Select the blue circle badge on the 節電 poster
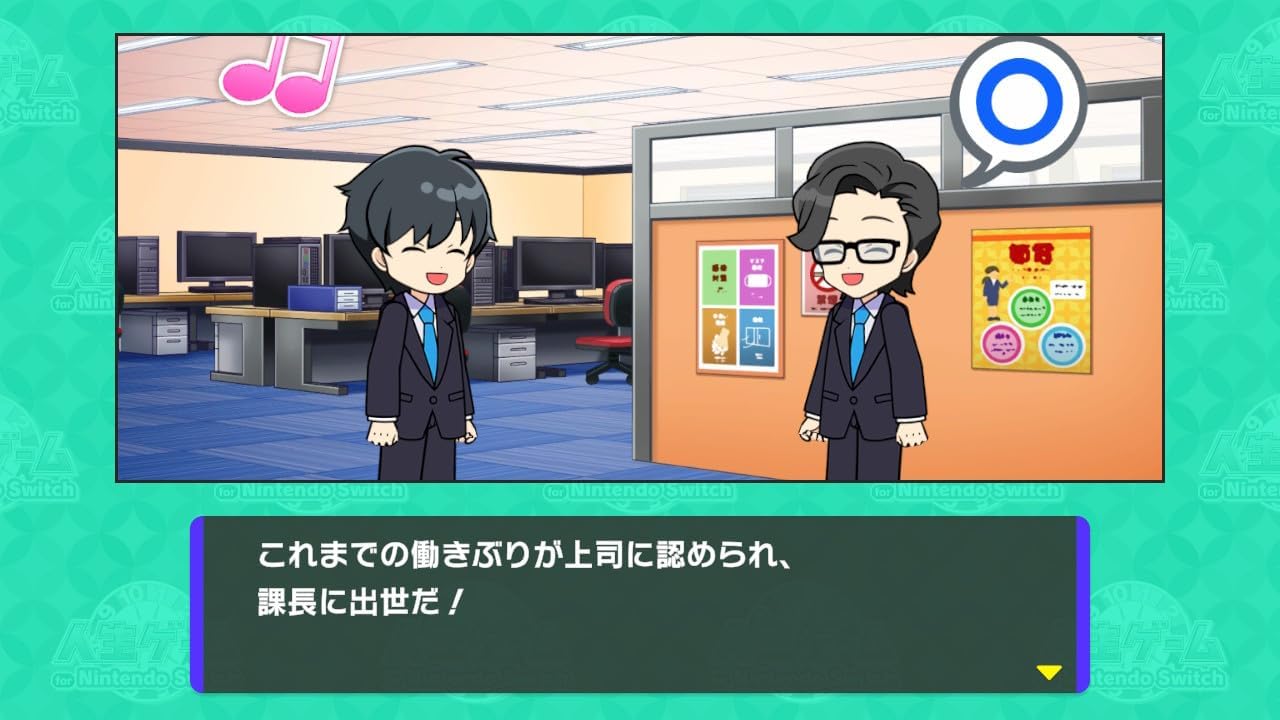 (1062, 344)
